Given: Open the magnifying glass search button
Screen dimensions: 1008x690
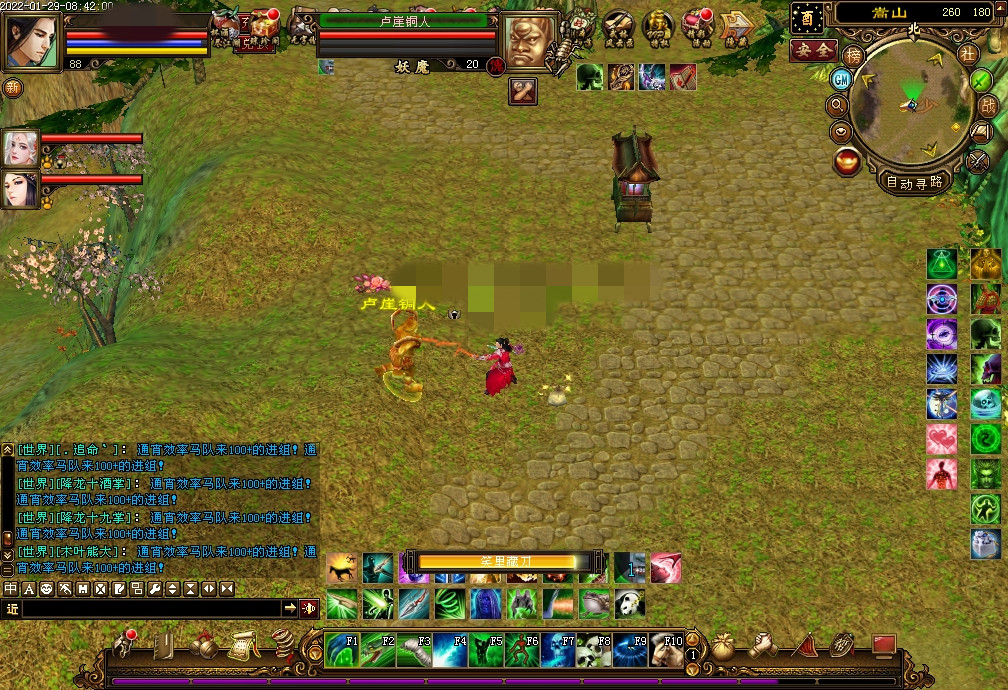Looking at the screenshot, I should pyautogui.click(x=838, y=104).
